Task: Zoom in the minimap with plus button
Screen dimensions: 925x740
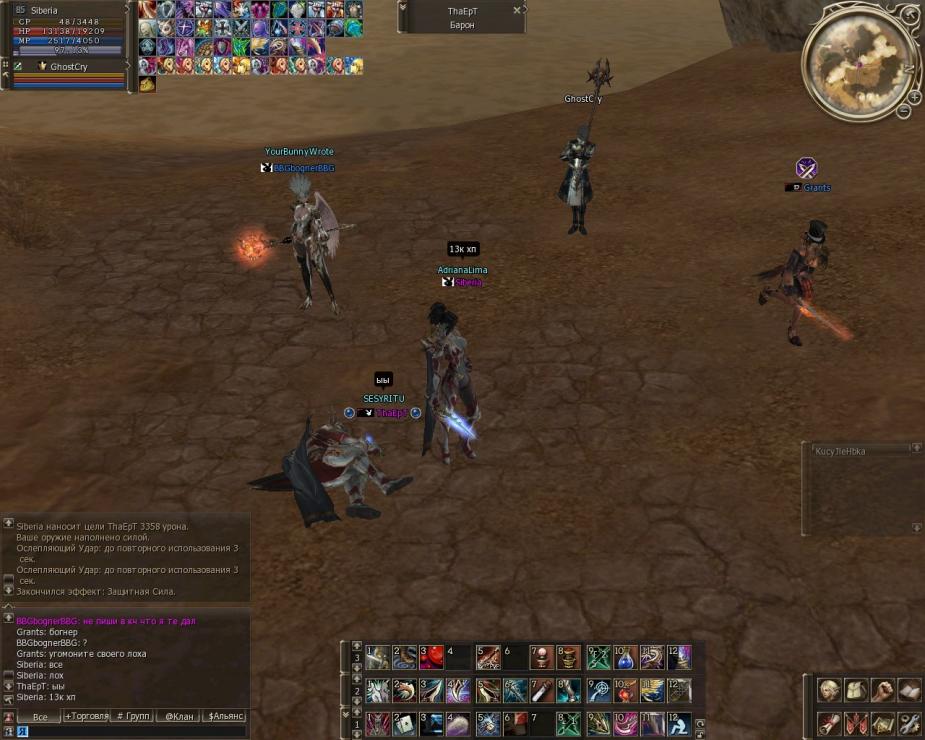Action: [x=914, y=97]
